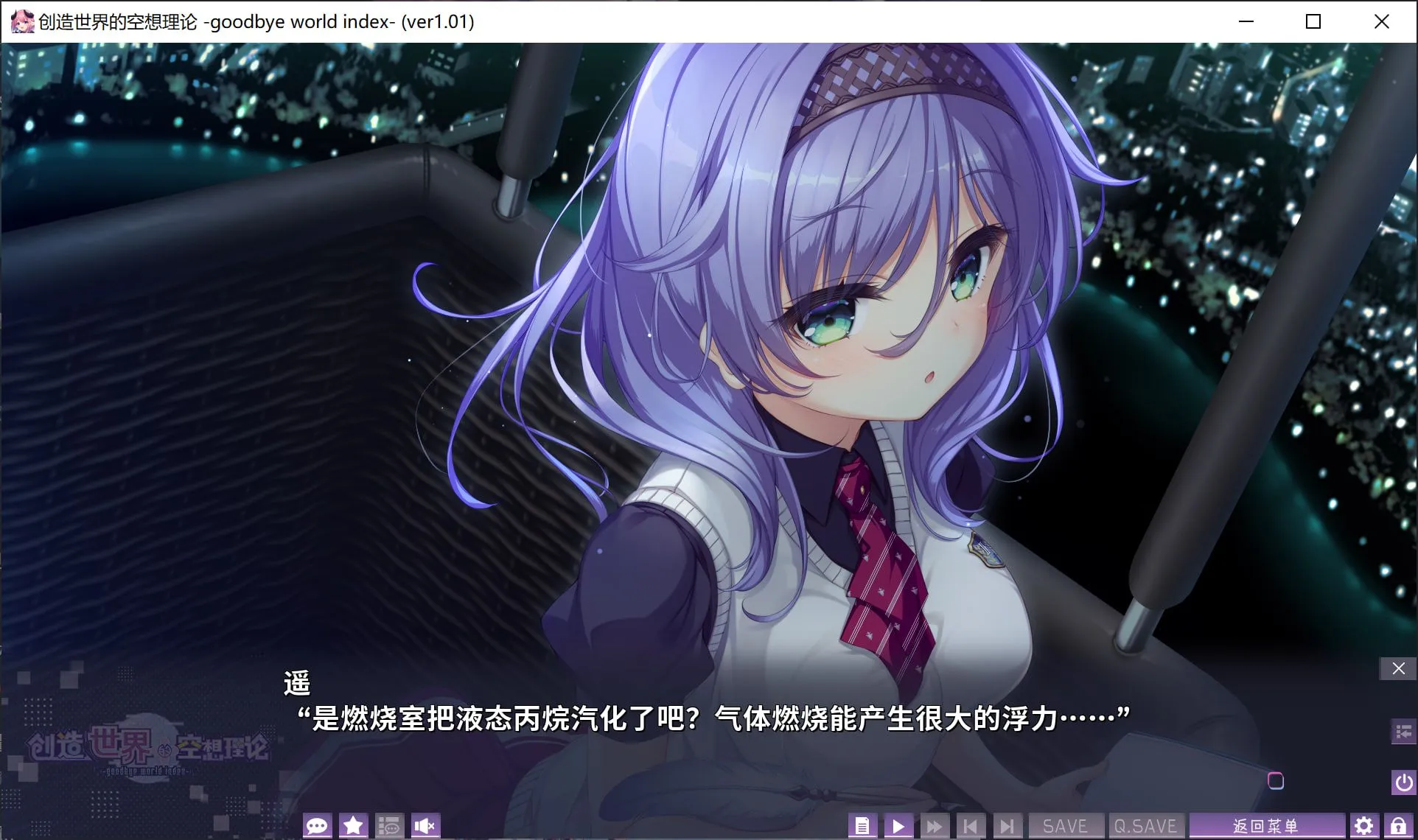
Task: Activate skip mode with fast-forward icon
Action: 934,825
